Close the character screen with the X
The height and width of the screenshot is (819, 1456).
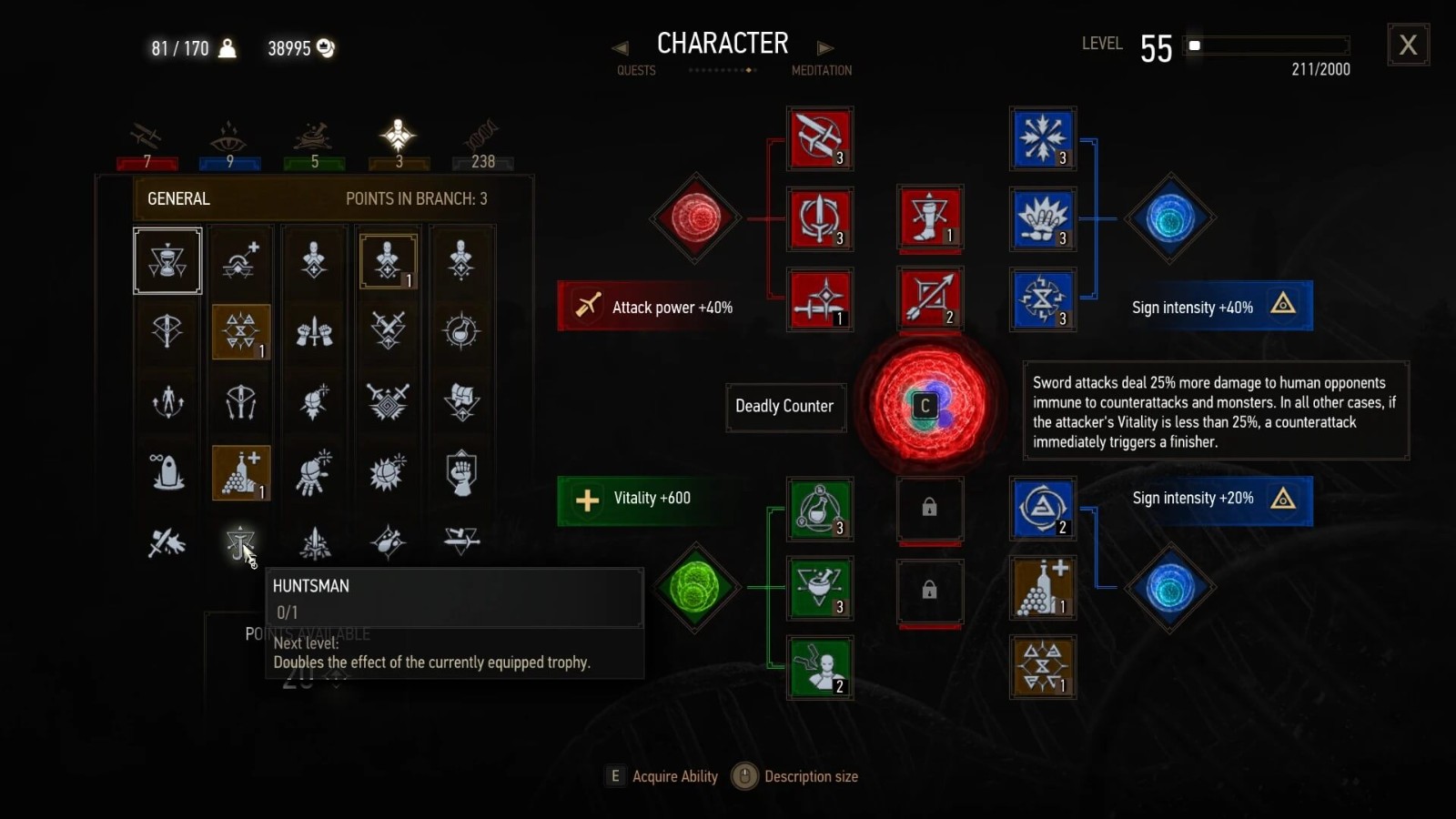(1408, 45)
